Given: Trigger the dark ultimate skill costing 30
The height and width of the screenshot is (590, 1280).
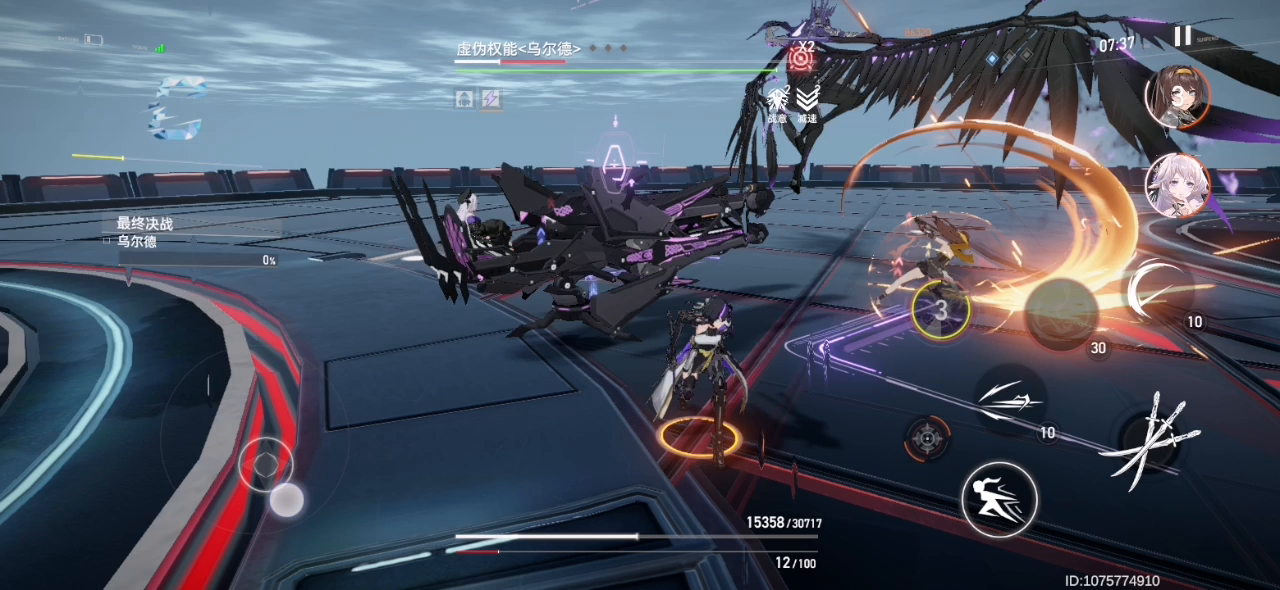Looking at the screenshot, I should coord(1062,313).
